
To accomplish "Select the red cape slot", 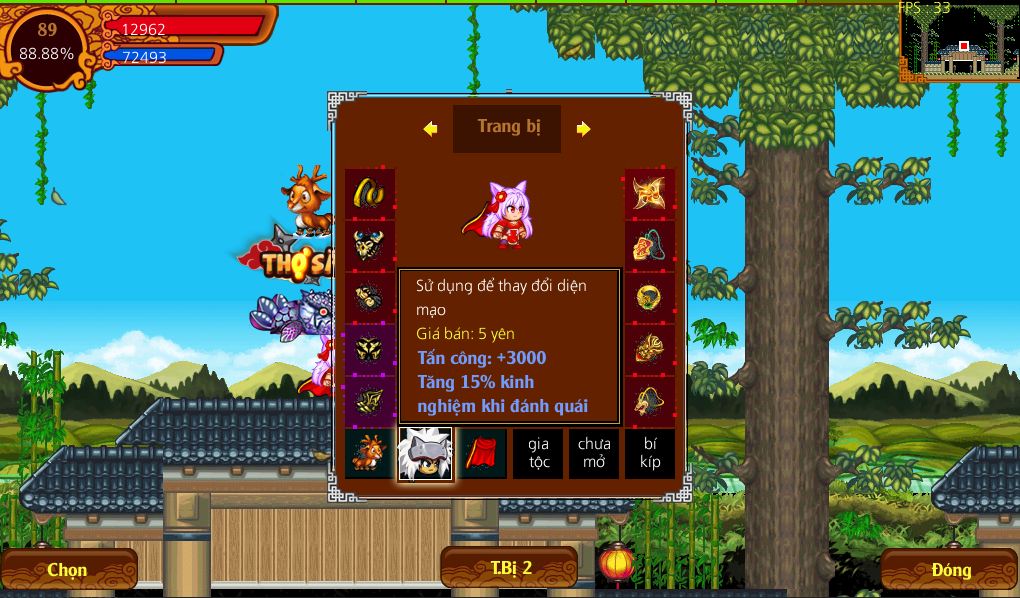I will (482, 454).
